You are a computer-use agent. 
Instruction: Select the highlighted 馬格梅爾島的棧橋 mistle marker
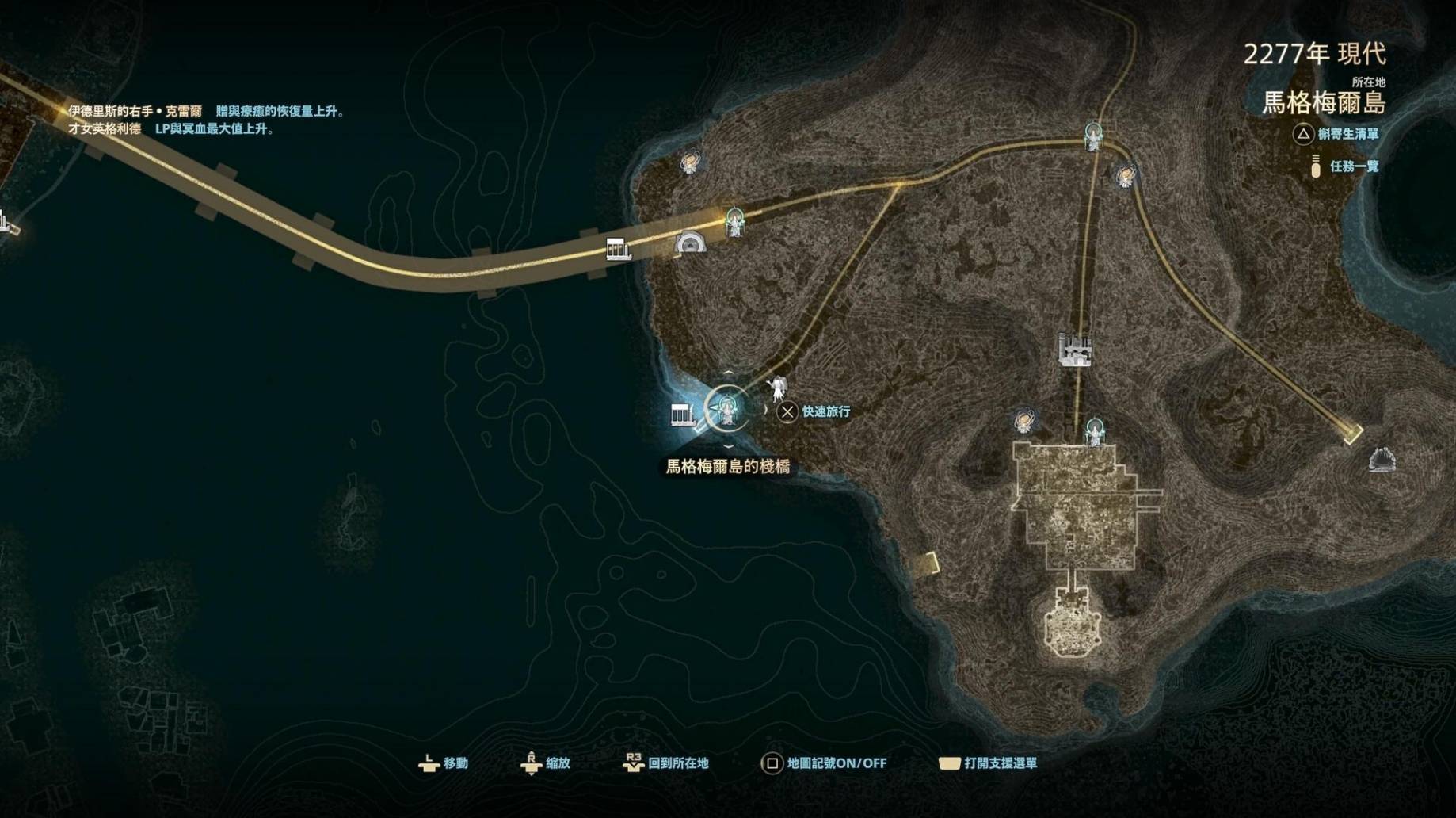(726, 409)
